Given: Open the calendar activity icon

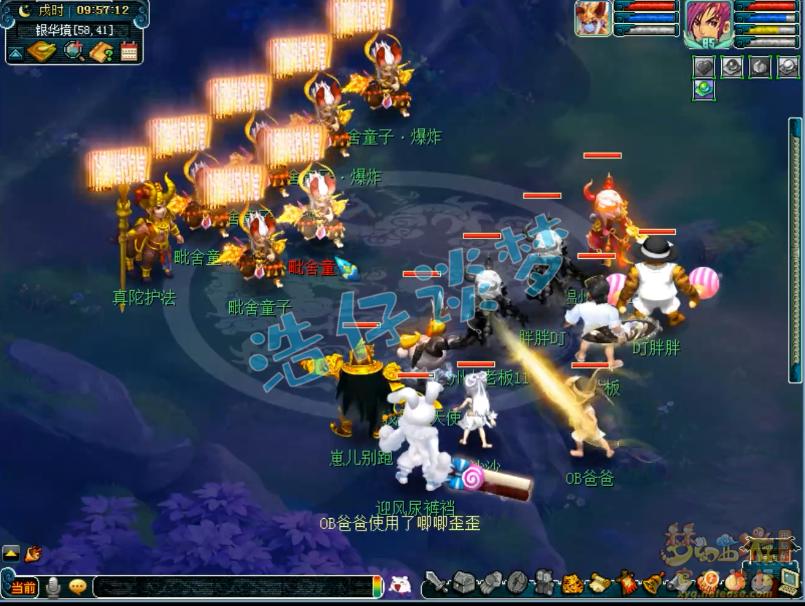Looking at the screenshot, I should [129, 51].
